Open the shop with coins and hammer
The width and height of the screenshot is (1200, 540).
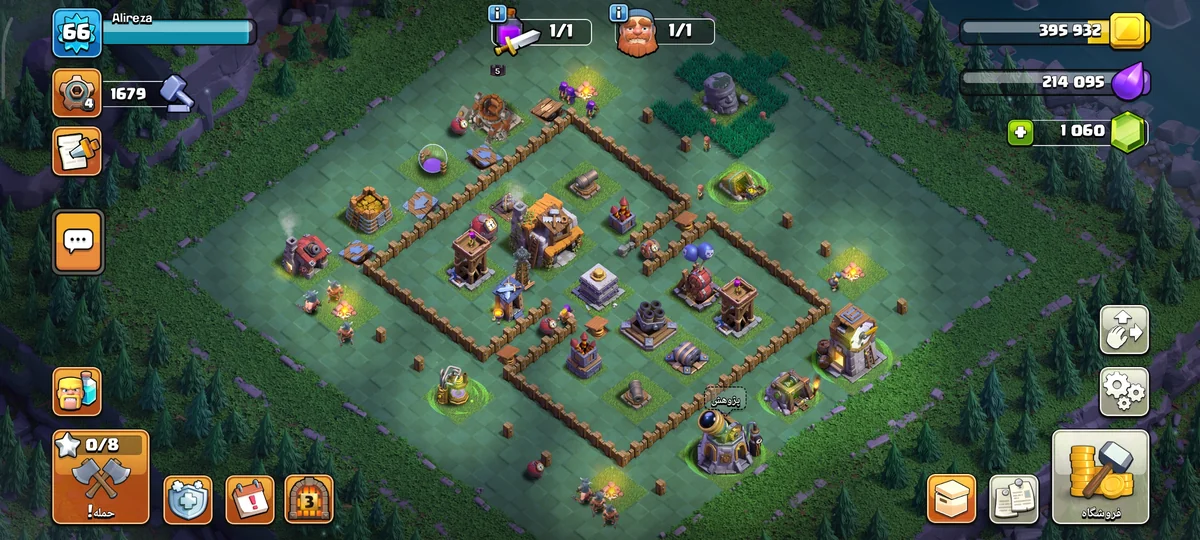(1100, 477)
